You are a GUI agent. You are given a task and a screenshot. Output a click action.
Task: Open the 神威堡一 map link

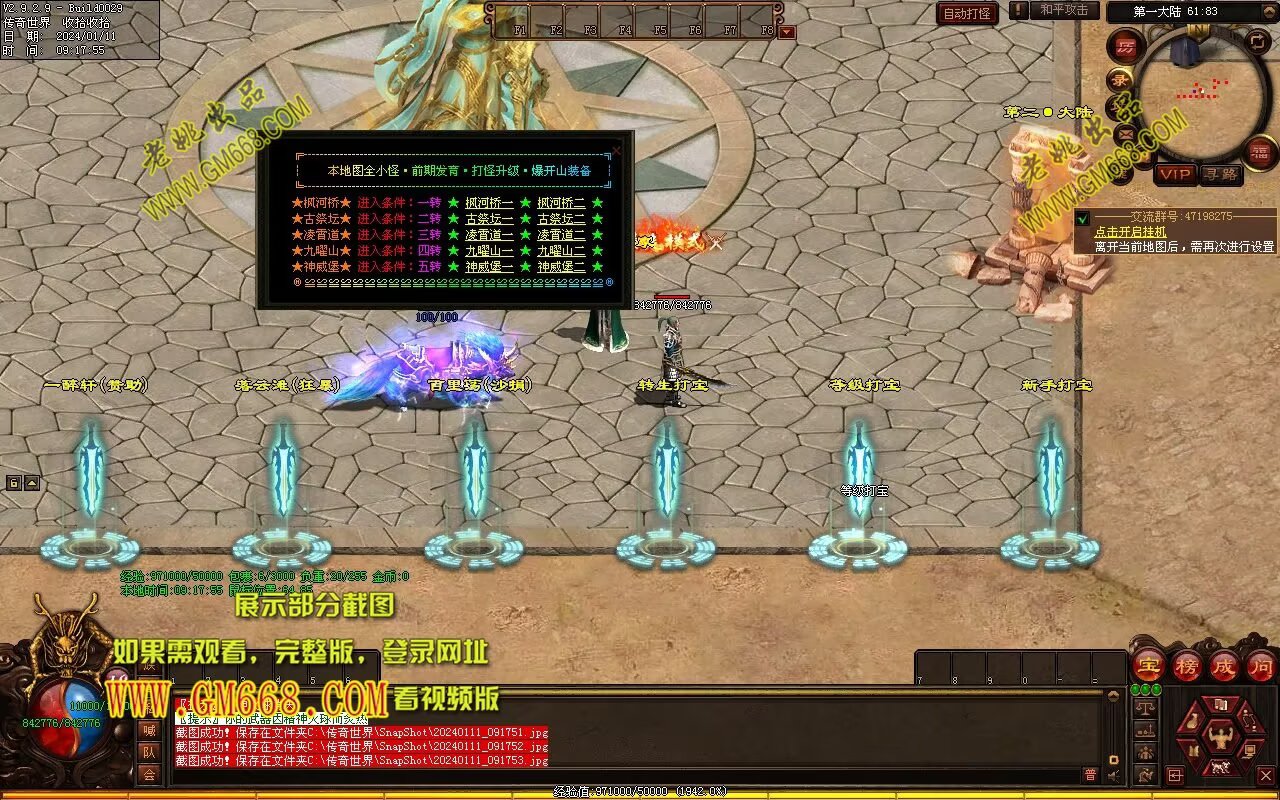[x=489, y=267]
